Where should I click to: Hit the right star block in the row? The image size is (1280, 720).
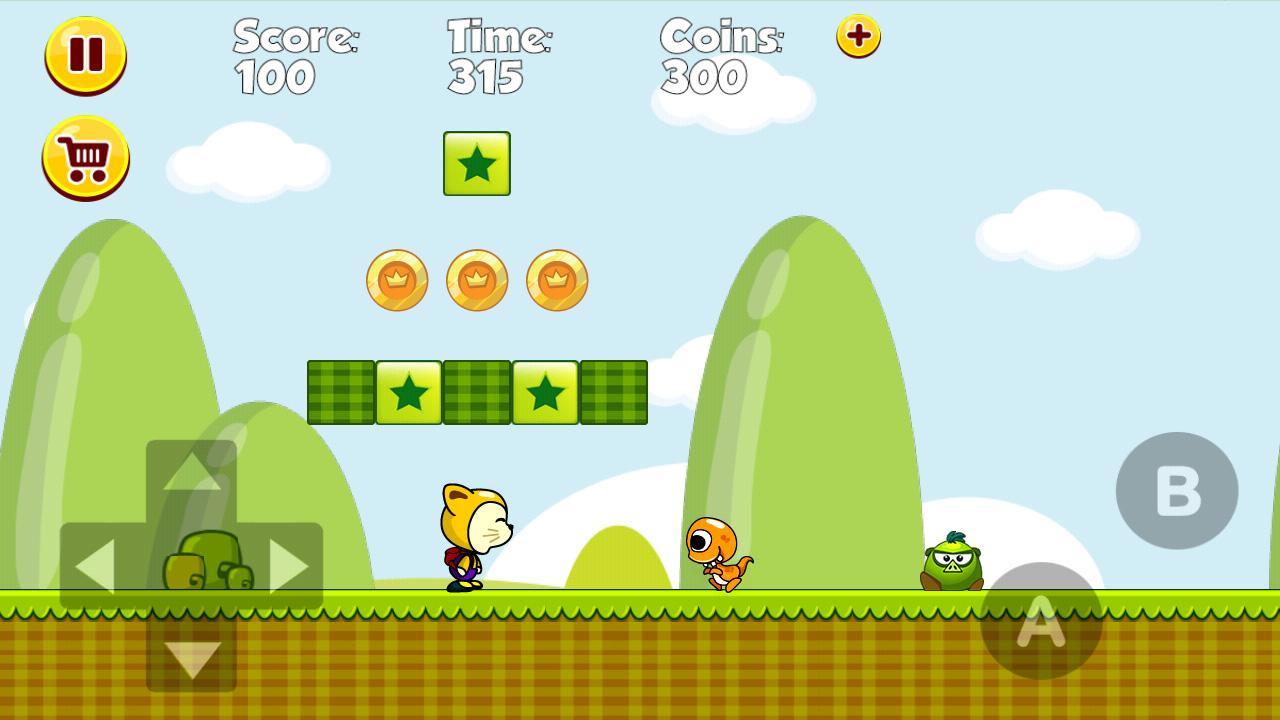pyautogui.click(x=545, y=391)
